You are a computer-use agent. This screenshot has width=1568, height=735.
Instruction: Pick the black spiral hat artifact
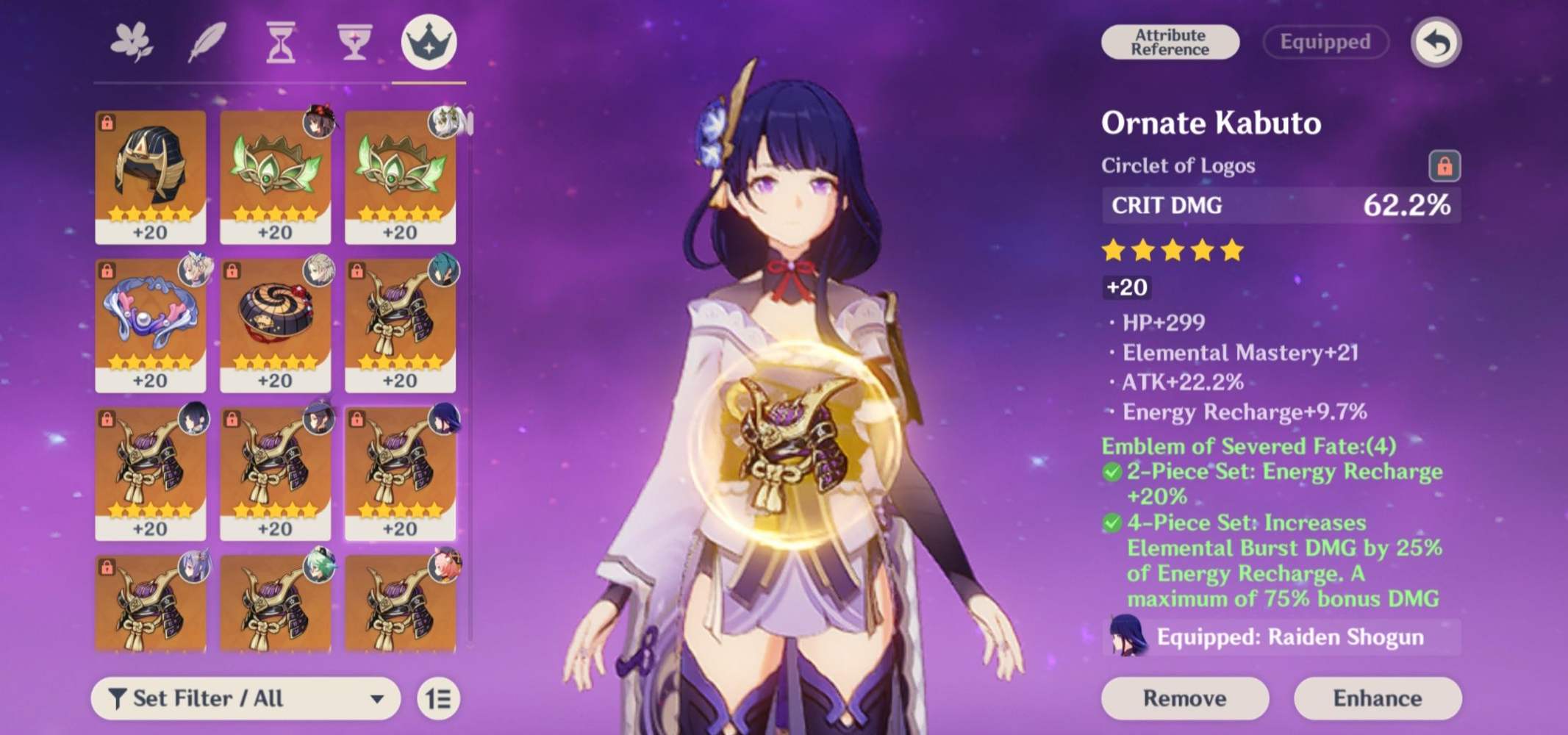(276, 325)
